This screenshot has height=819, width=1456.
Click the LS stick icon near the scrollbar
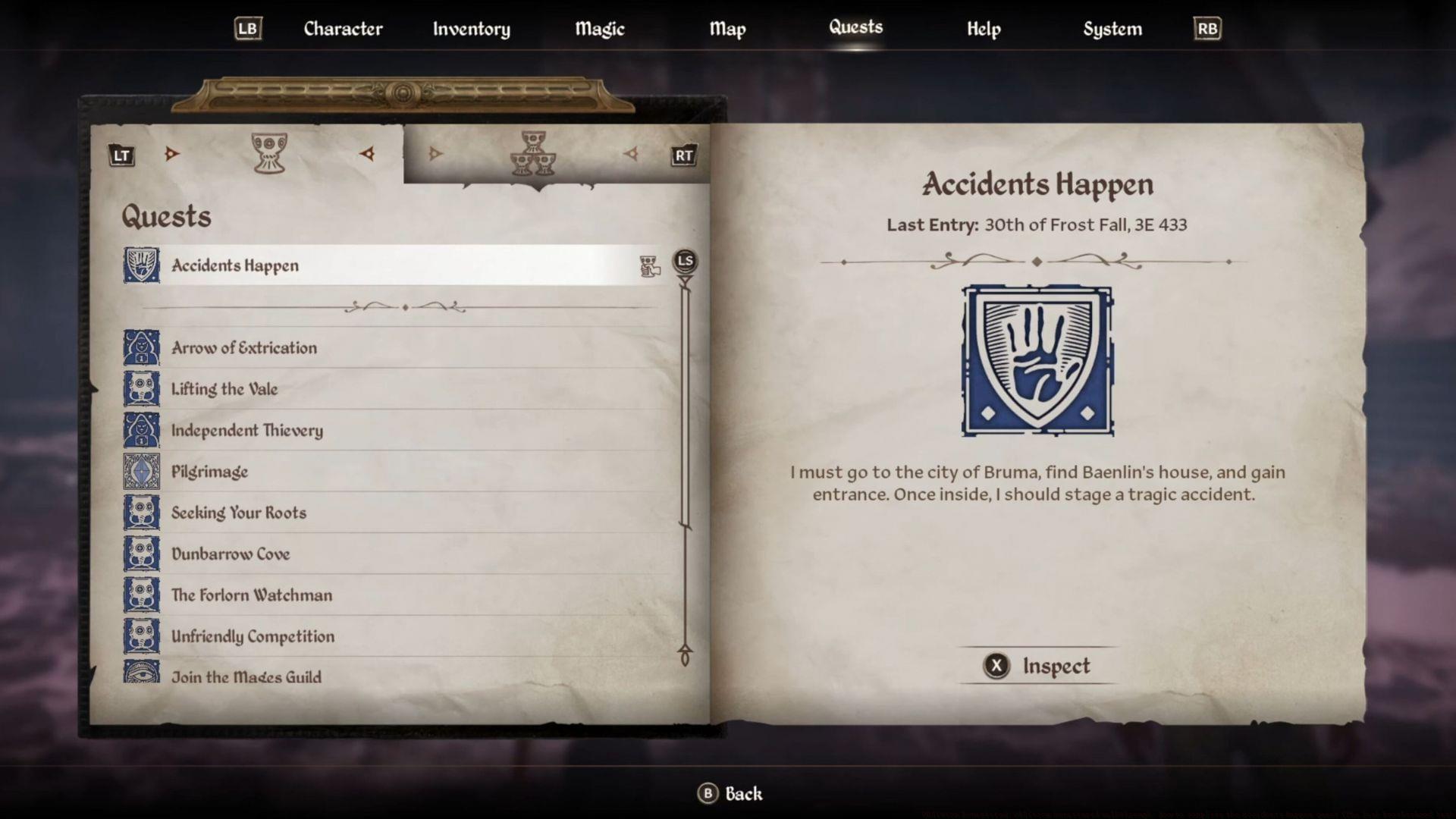684,261
